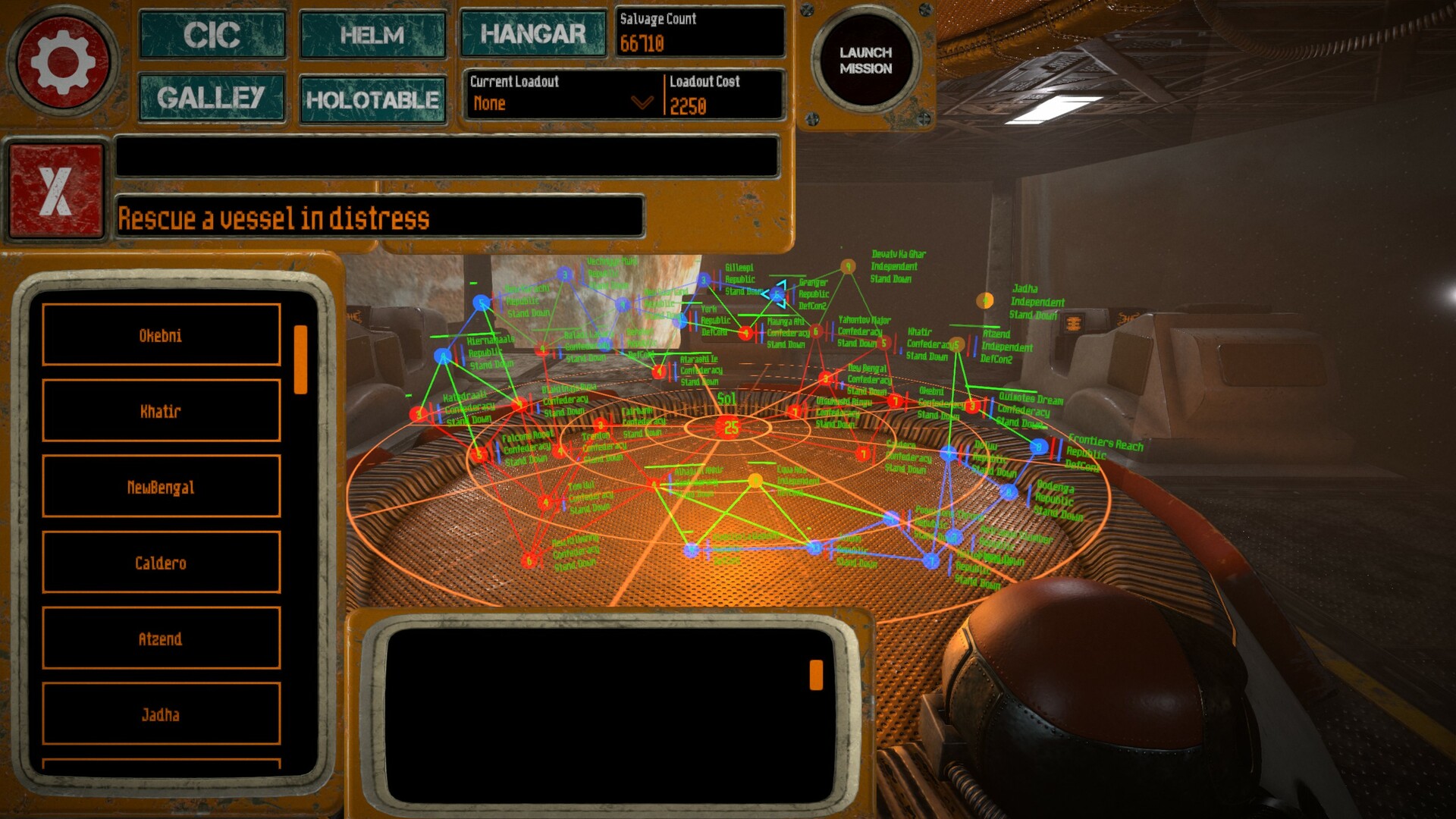Select the HOLOTABLE section
Viewport: 1456px width, 819px height.
372,99
